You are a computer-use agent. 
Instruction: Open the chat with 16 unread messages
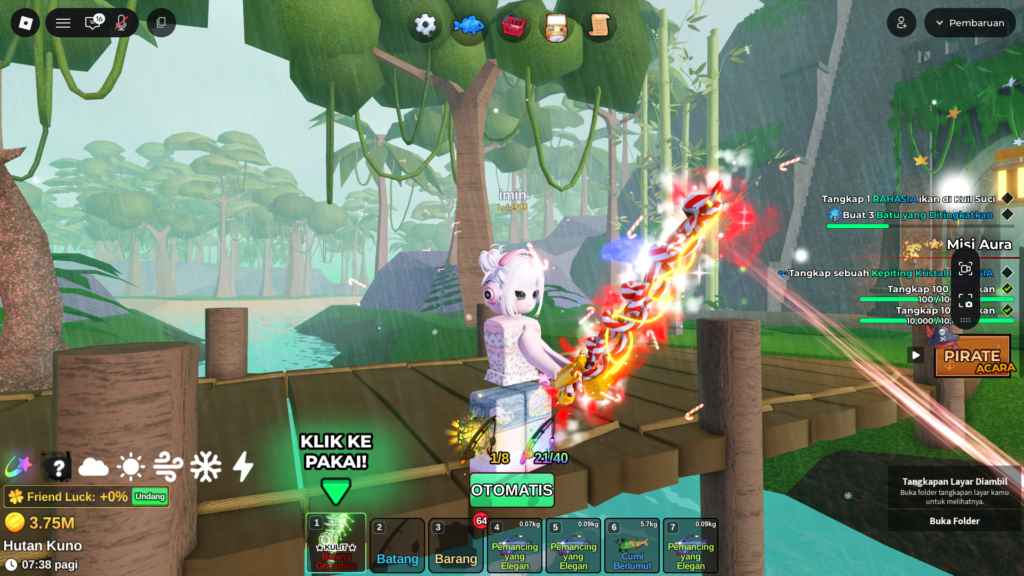[x=93, y=22]
